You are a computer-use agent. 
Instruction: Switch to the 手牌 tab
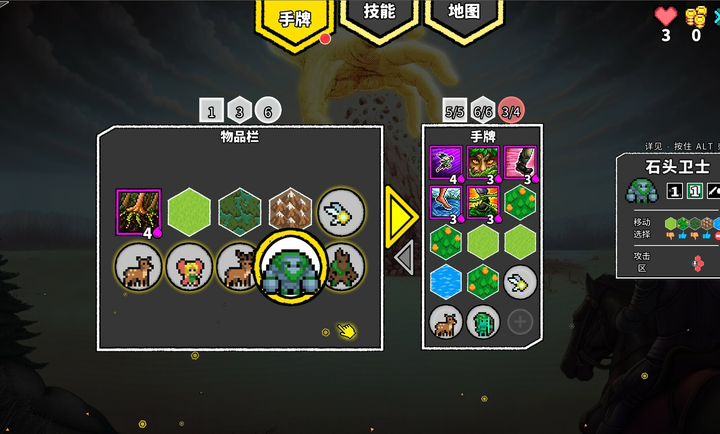295,20
